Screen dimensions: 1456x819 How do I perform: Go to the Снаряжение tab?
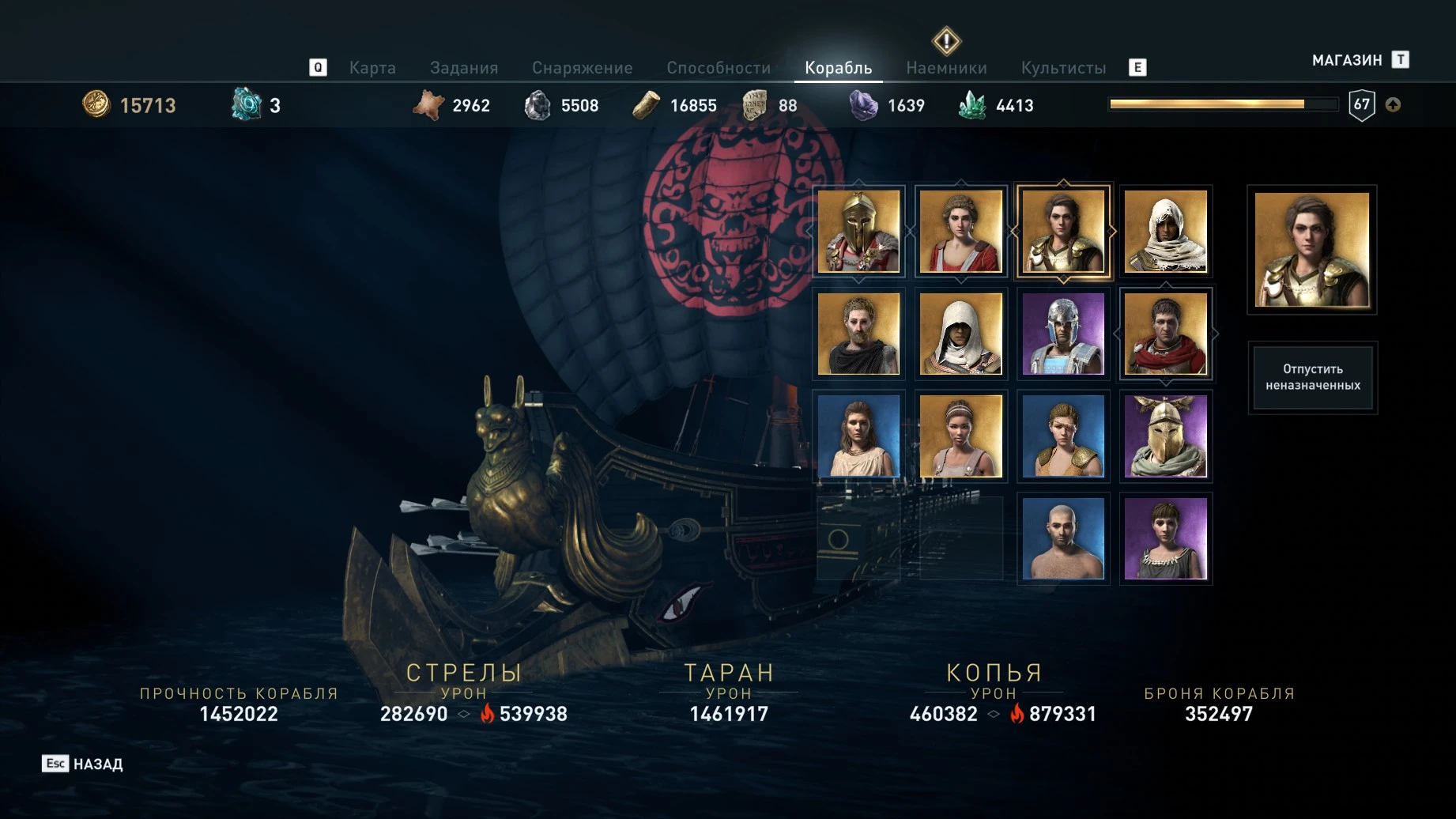pyautogui.click(x=583, y=67)
